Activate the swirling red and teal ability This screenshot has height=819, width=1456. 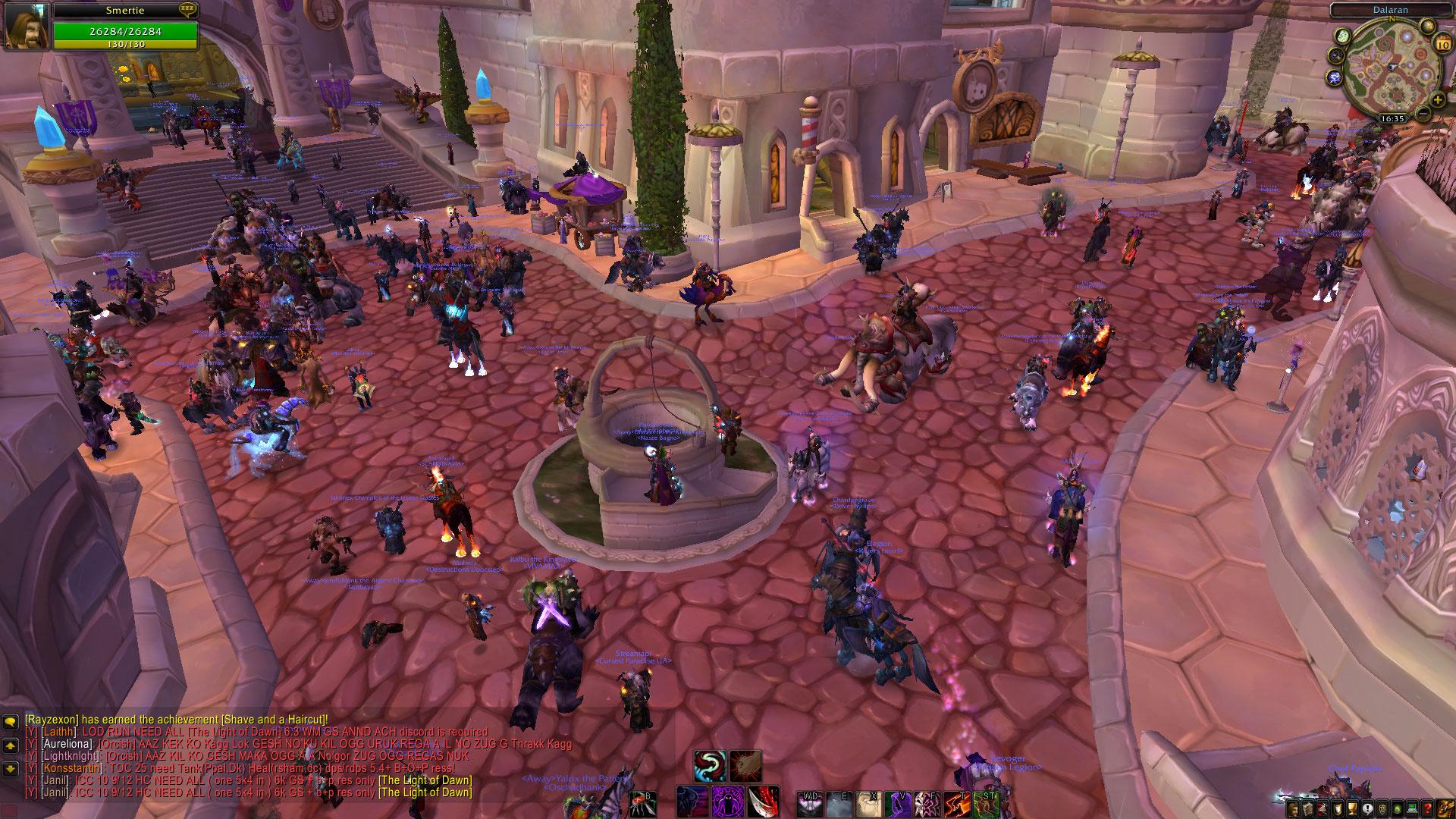[709, 766]
